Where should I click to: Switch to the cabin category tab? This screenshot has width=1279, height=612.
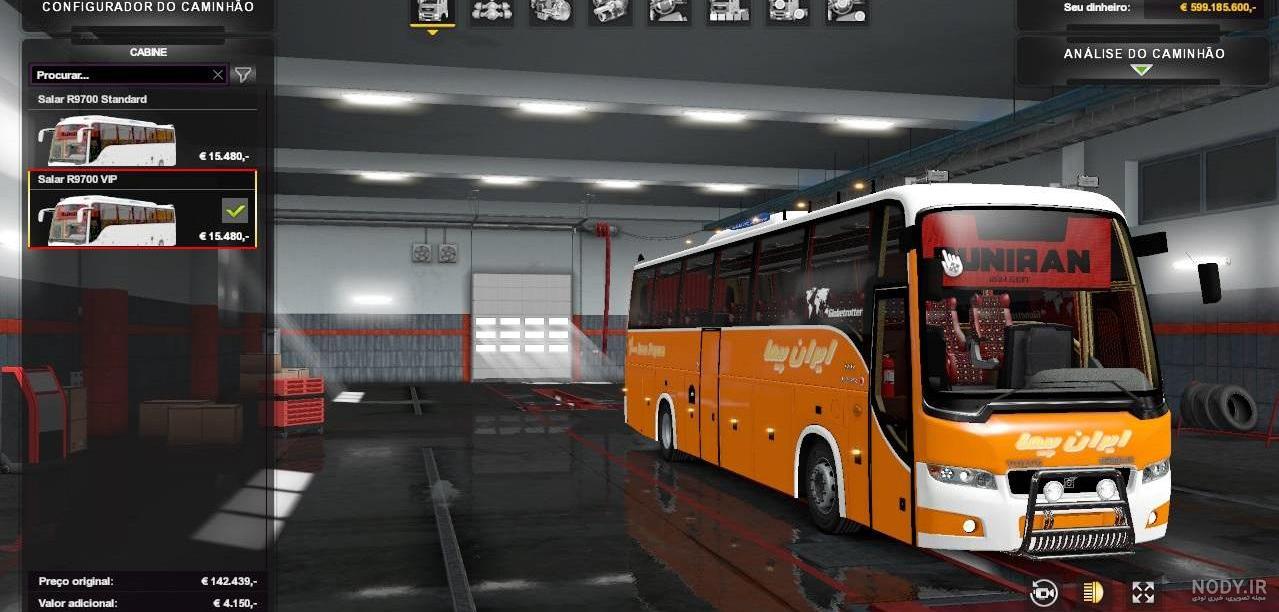pos(432,11)
